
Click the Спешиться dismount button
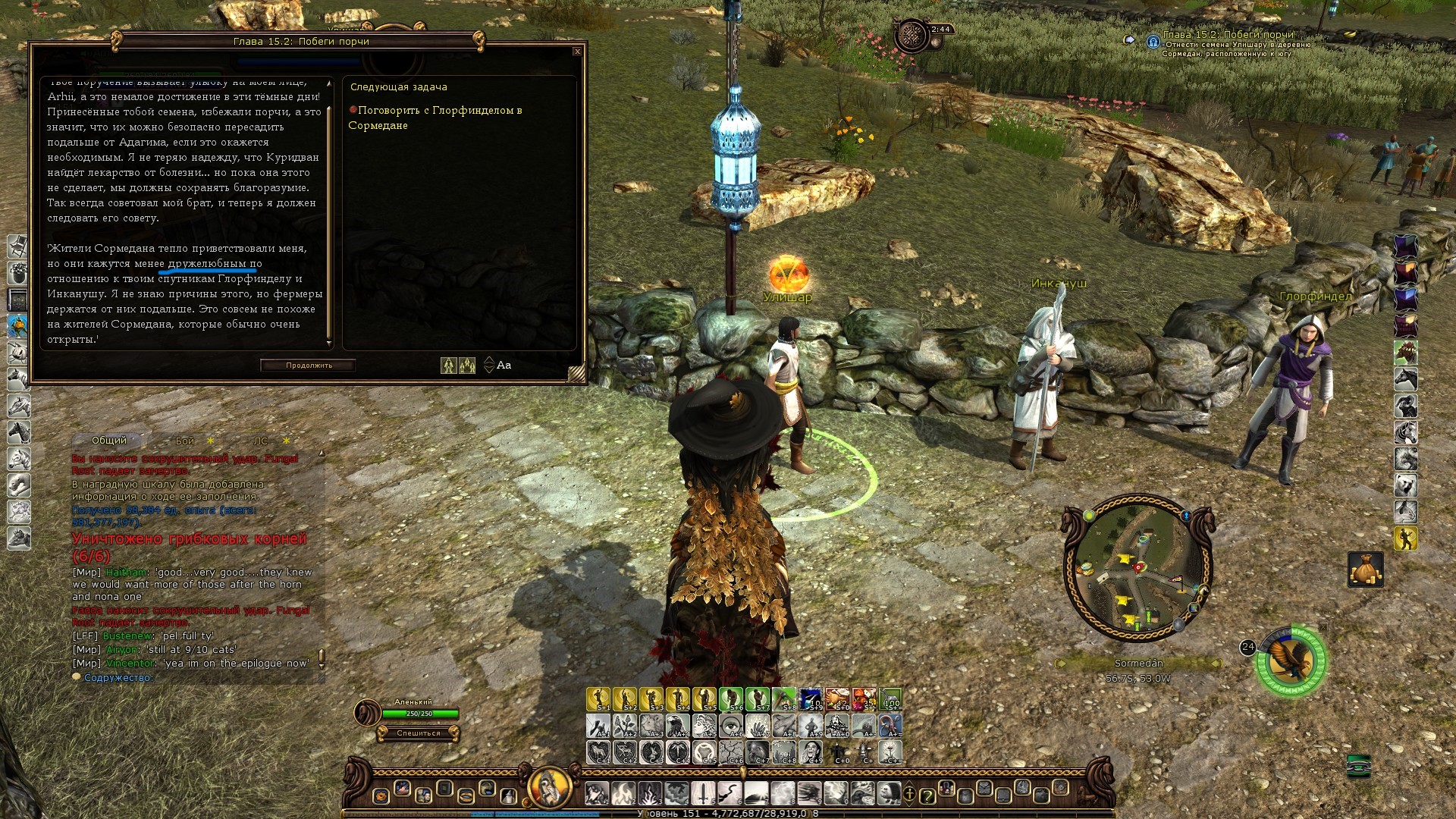click(418, 733)
